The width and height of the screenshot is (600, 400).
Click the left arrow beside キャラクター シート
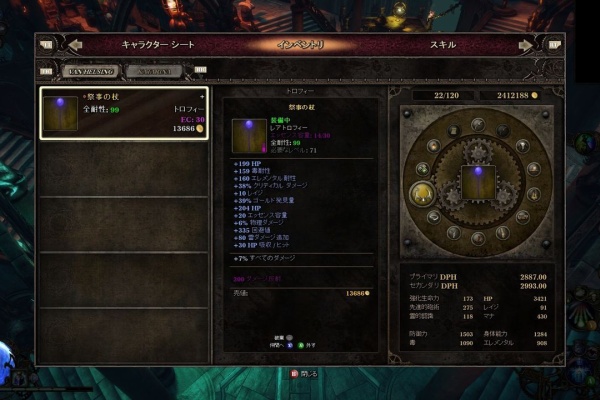coord(75,45)
